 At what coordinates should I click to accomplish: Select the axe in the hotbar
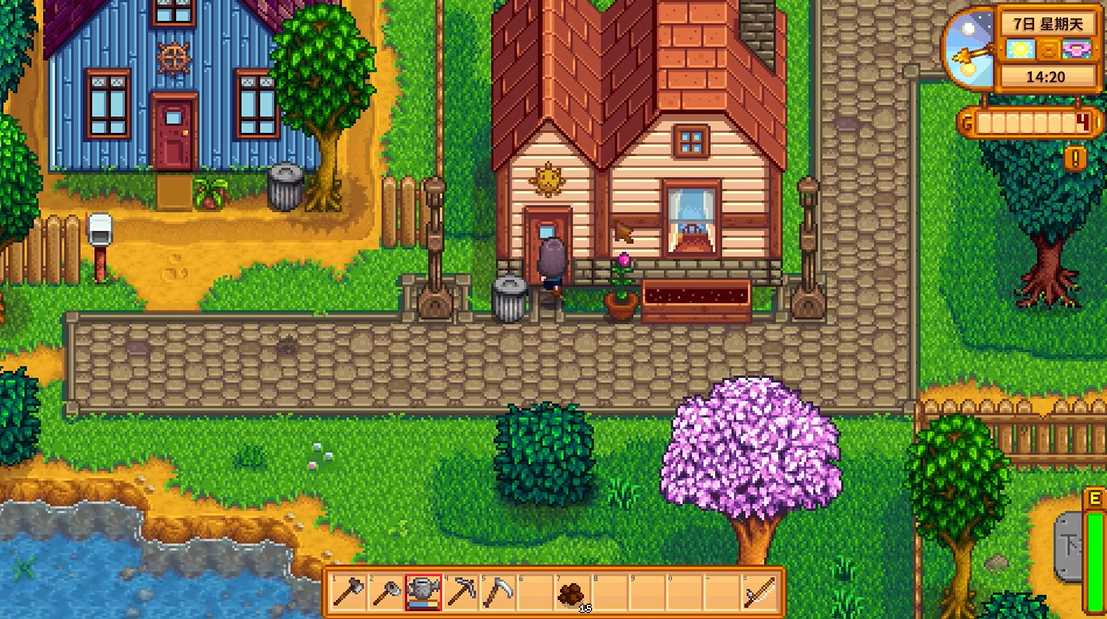click(347, 593)
